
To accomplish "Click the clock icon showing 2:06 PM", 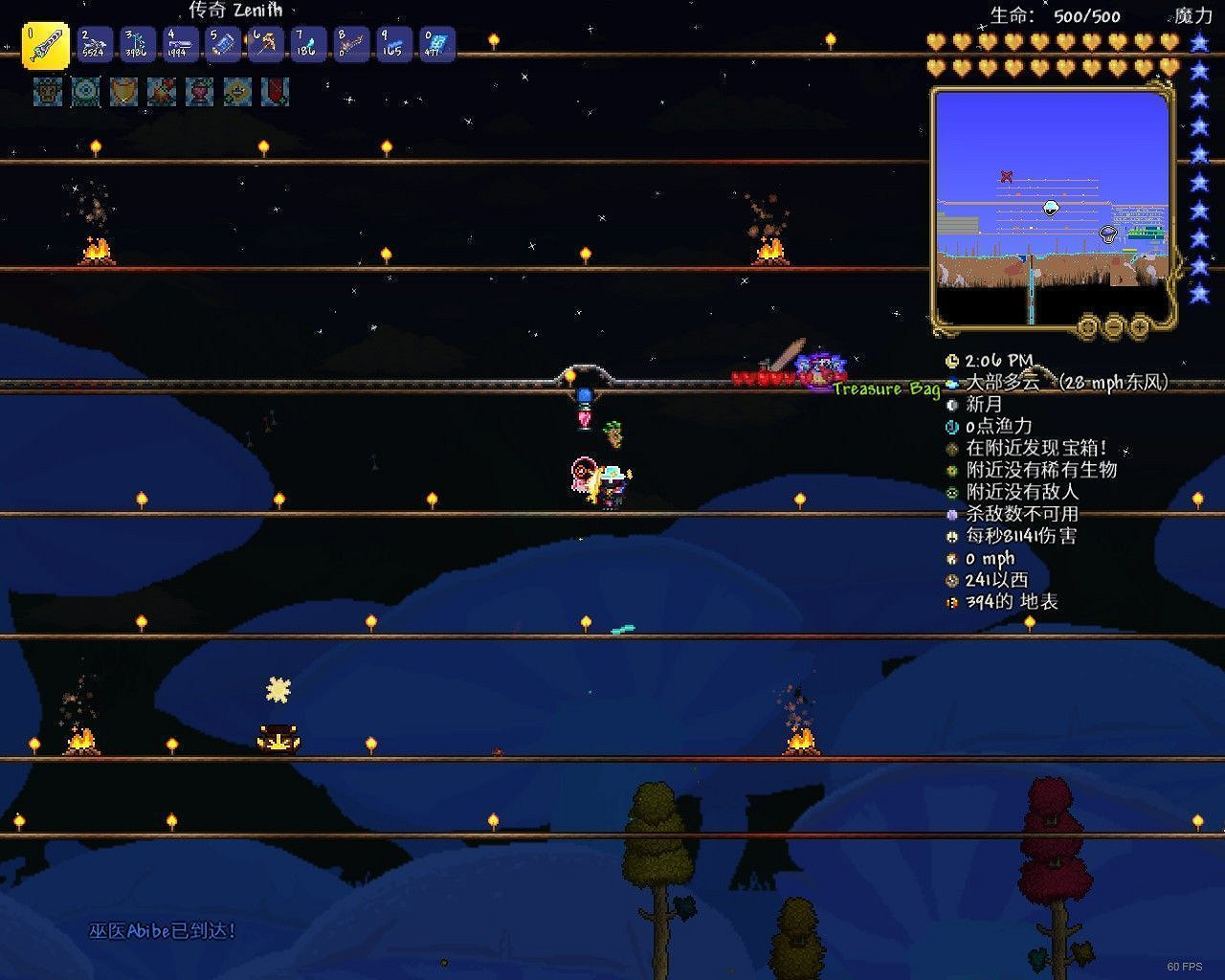I will click(950, 361).
